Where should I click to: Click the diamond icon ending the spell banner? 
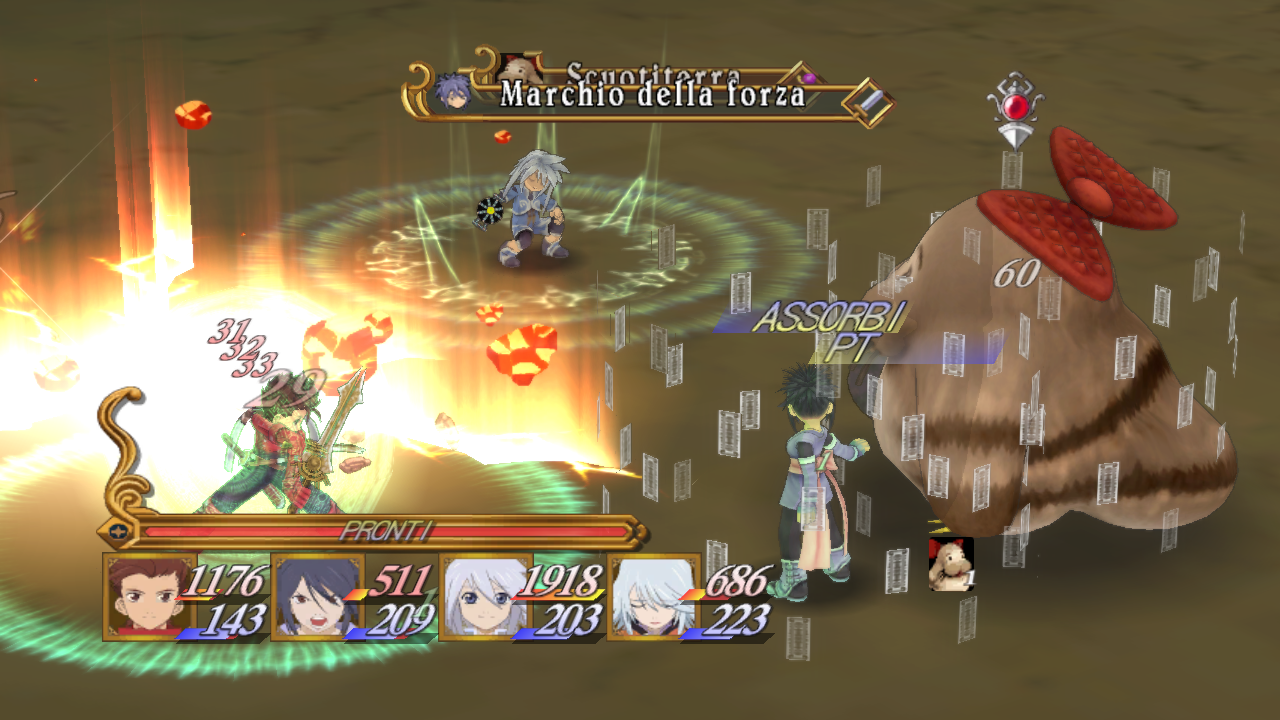point(867,101)
